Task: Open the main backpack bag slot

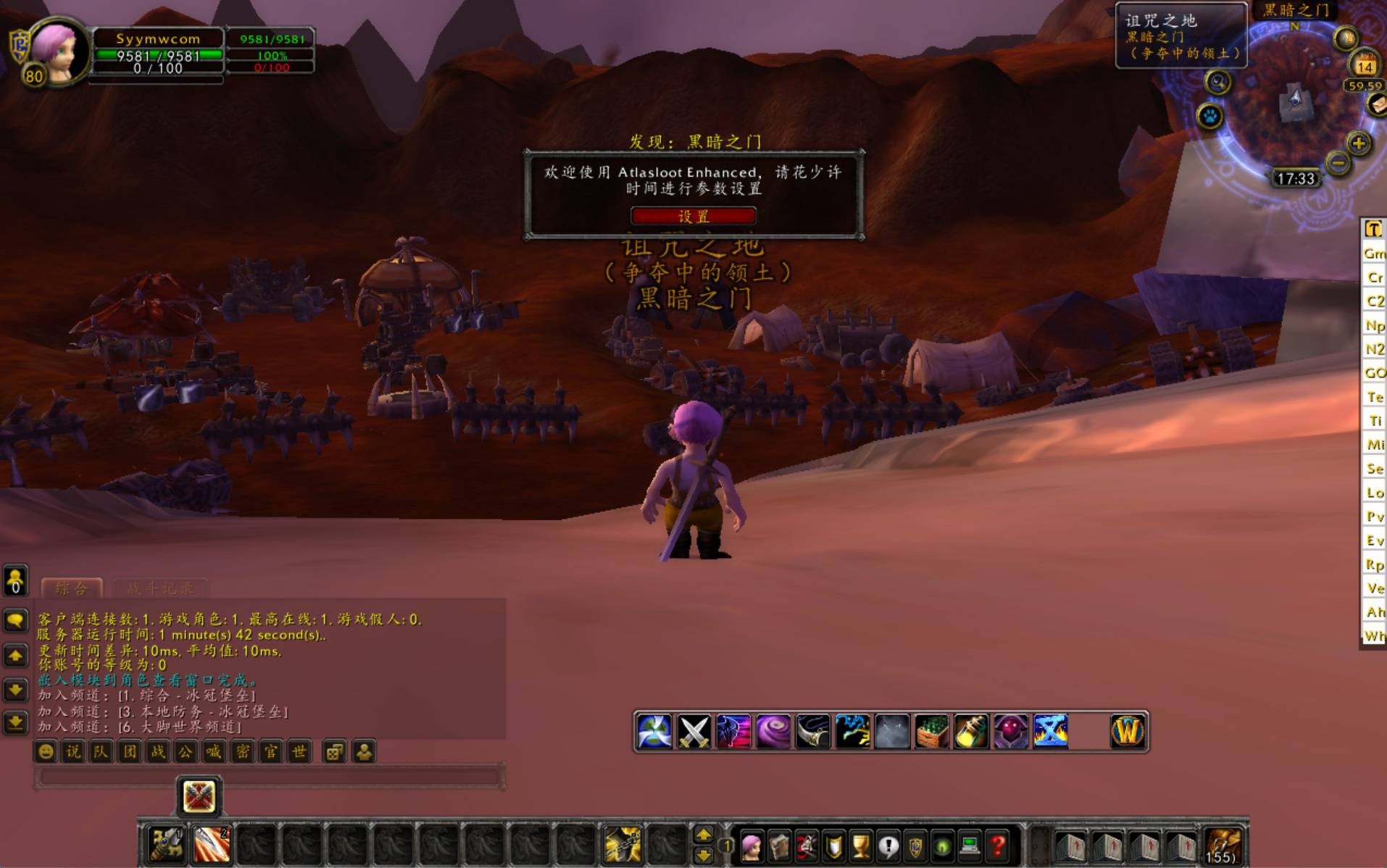Action: tap(1224, 845)
